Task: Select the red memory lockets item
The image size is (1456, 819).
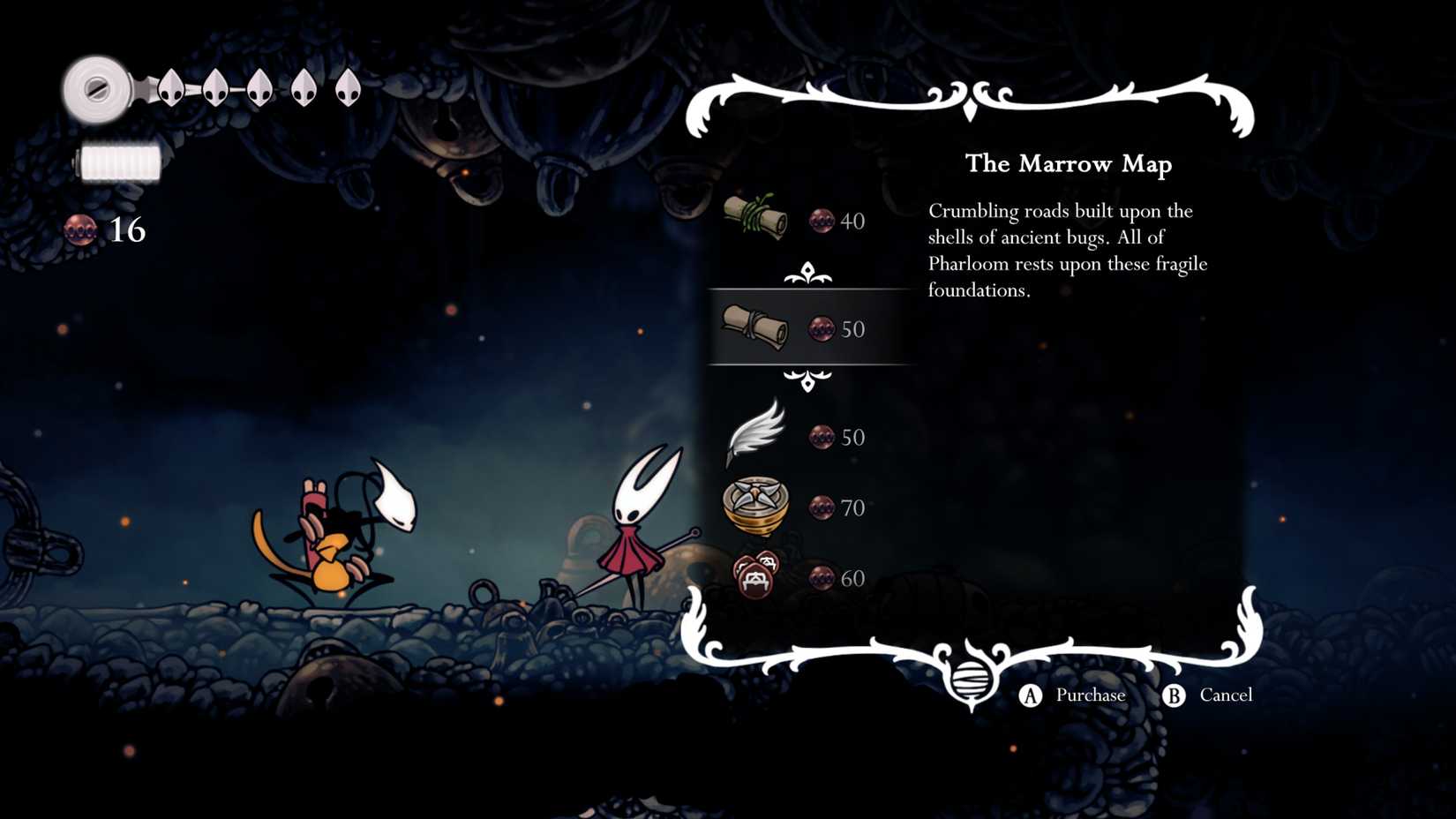Action: click(757, 575)
